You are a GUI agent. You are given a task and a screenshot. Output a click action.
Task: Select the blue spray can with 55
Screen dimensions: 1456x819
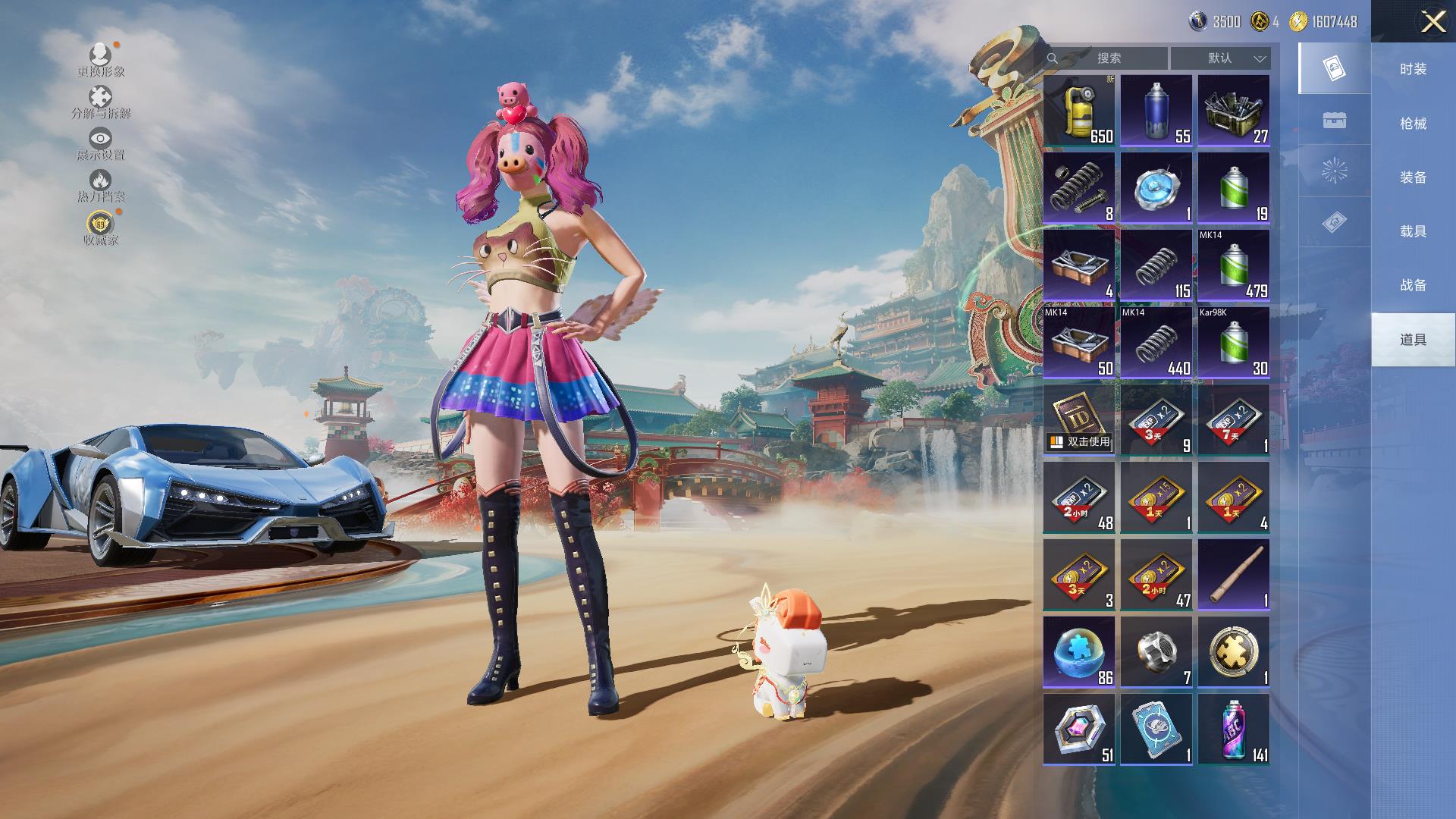(x=1156, y=111)
